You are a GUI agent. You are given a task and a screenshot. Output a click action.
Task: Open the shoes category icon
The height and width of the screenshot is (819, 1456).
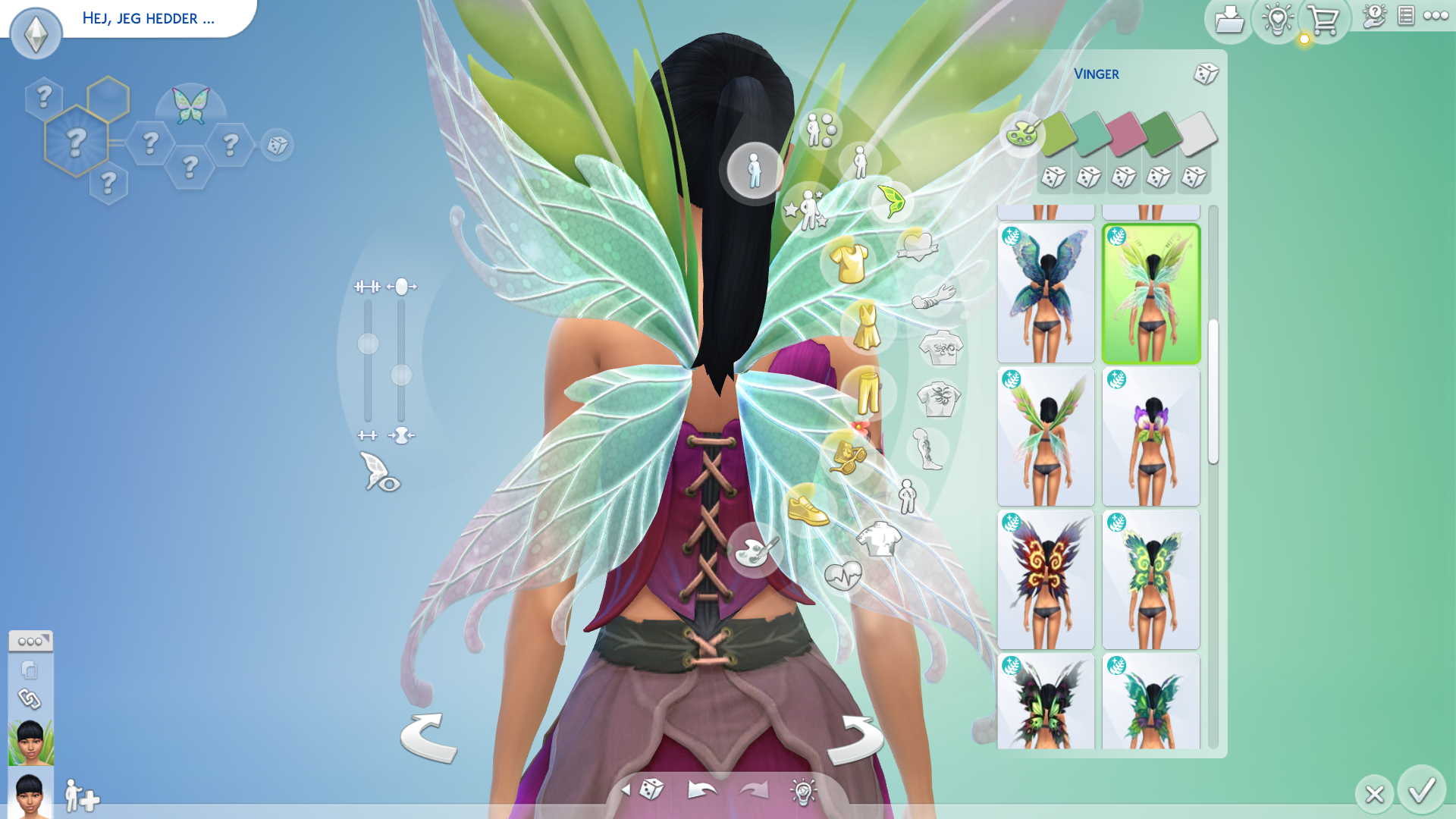(808, 509)
